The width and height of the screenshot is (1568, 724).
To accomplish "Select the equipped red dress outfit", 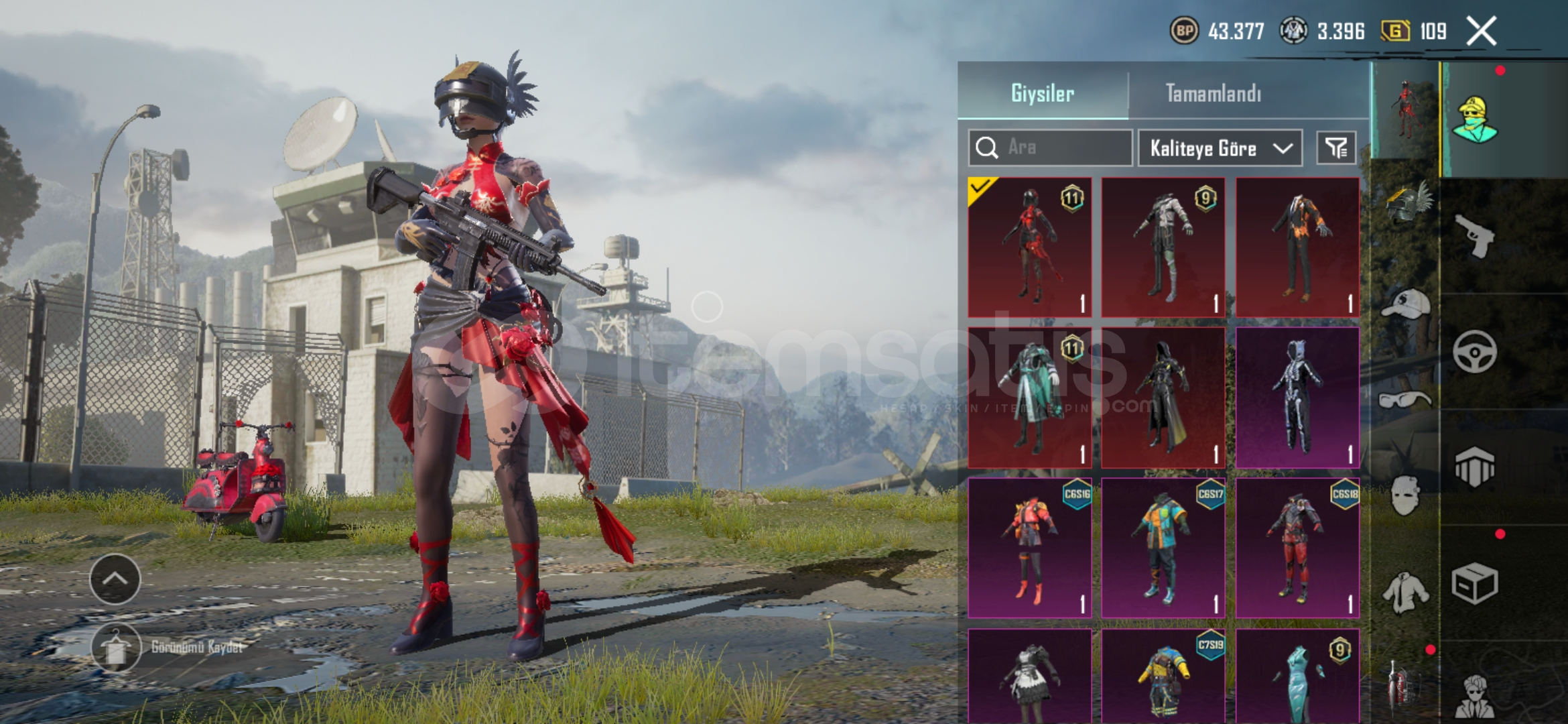I will point(1030,247).
